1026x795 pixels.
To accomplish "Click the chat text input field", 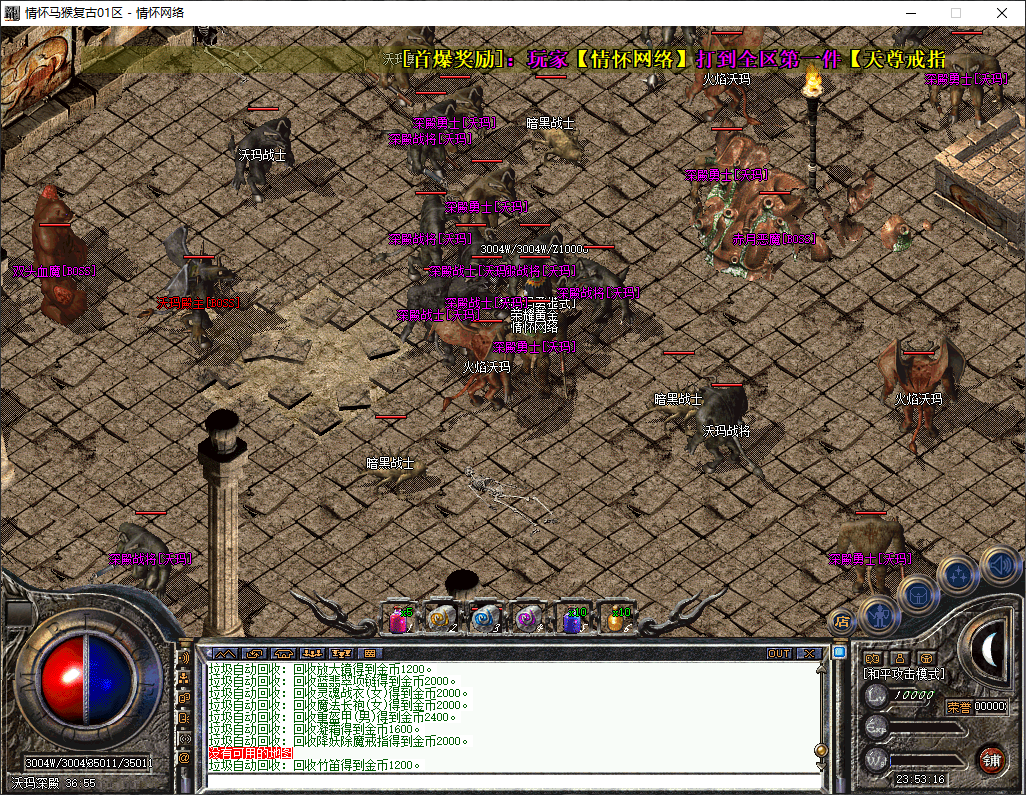I will [x=510, y=779].
